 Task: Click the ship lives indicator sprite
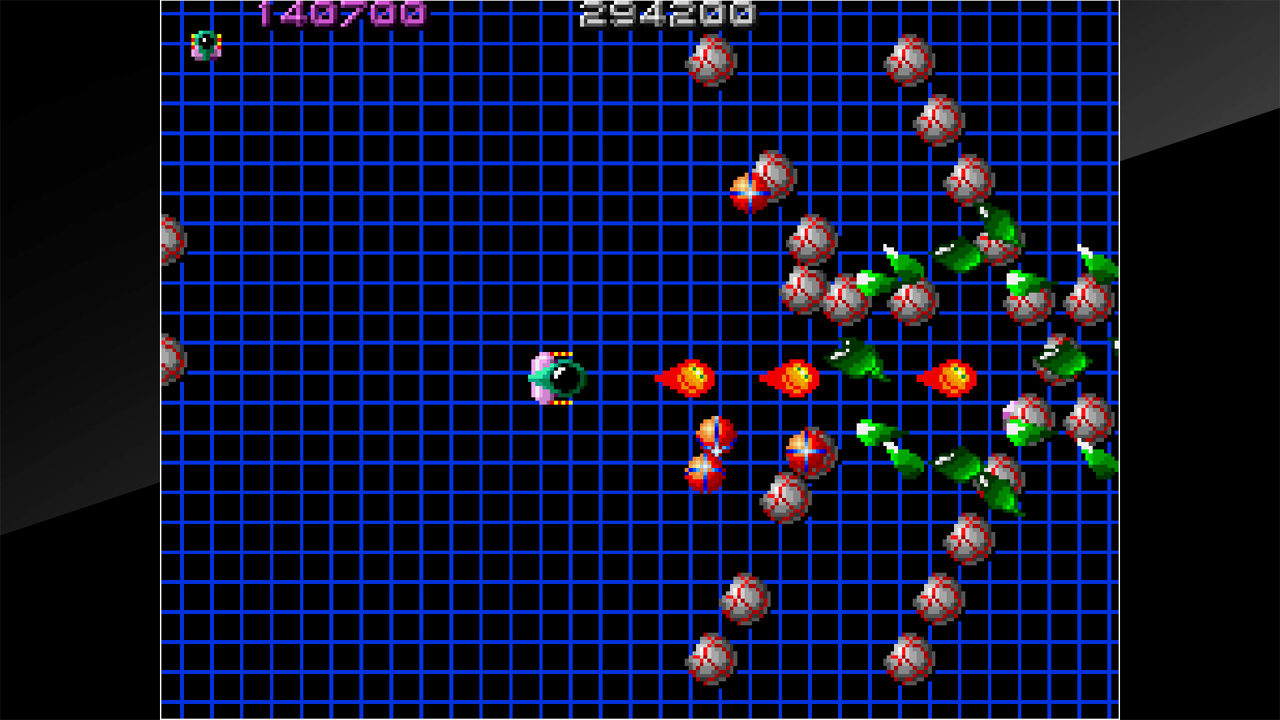203,44
